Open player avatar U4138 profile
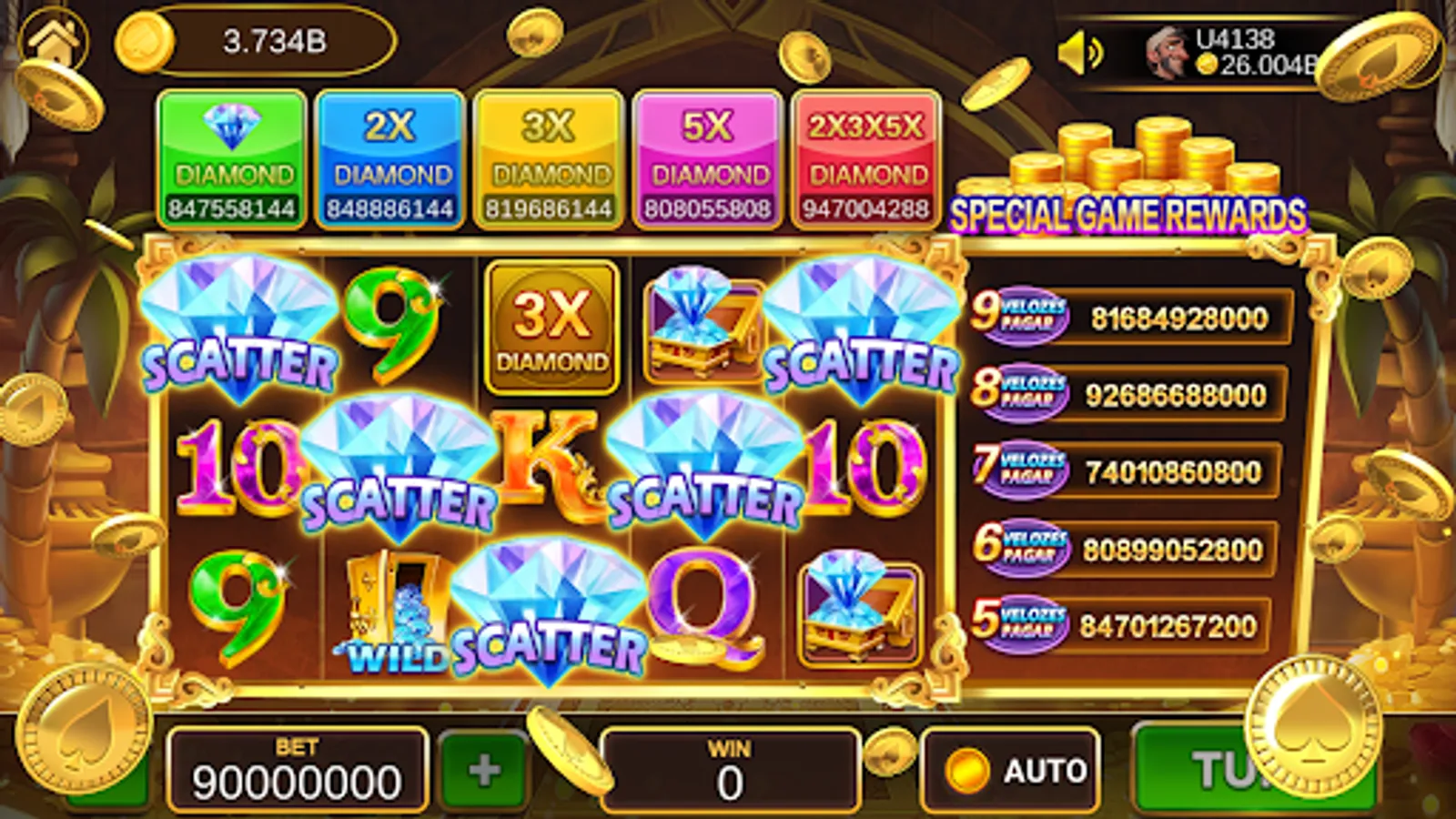This screenshot has height=819, width=1456. click(x=1171, y=53)
